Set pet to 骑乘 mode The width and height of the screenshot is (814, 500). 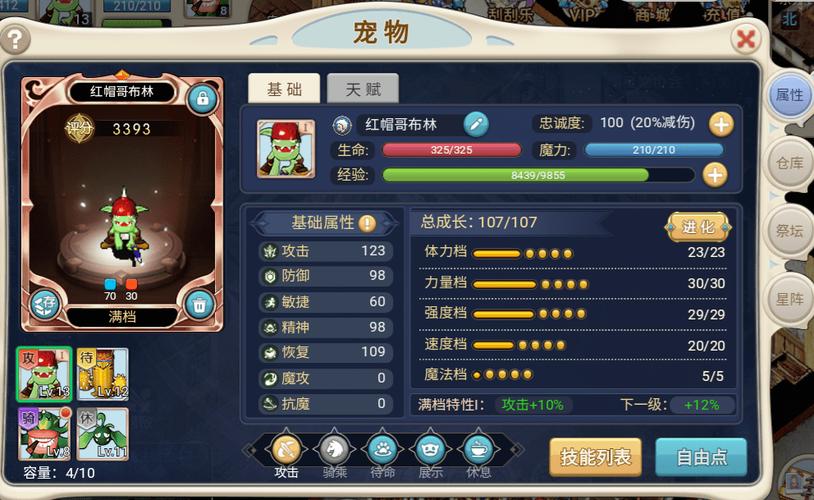tap(334, 451)
